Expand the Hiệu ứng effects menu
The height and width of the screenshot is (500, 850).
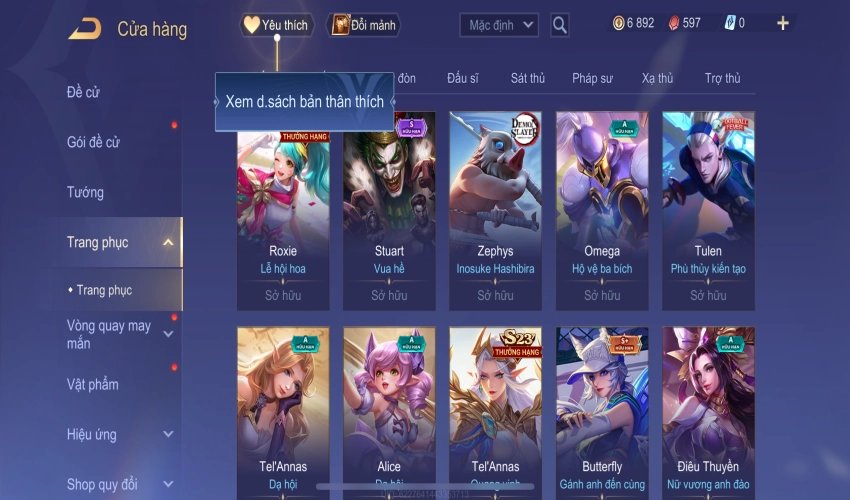(168, 434)
